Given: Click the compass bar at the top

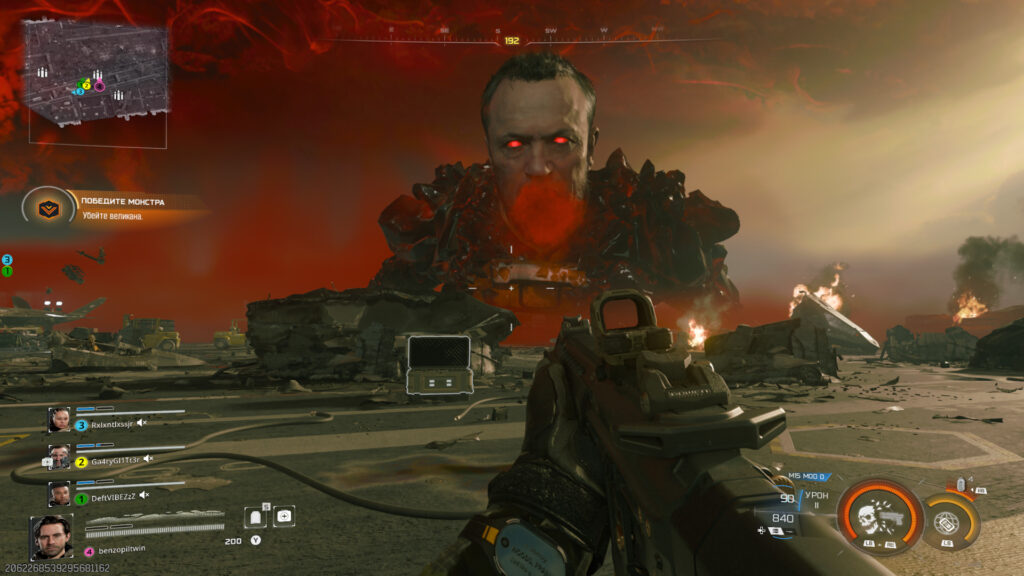Looking at the screenshot, I should point(512,39).
